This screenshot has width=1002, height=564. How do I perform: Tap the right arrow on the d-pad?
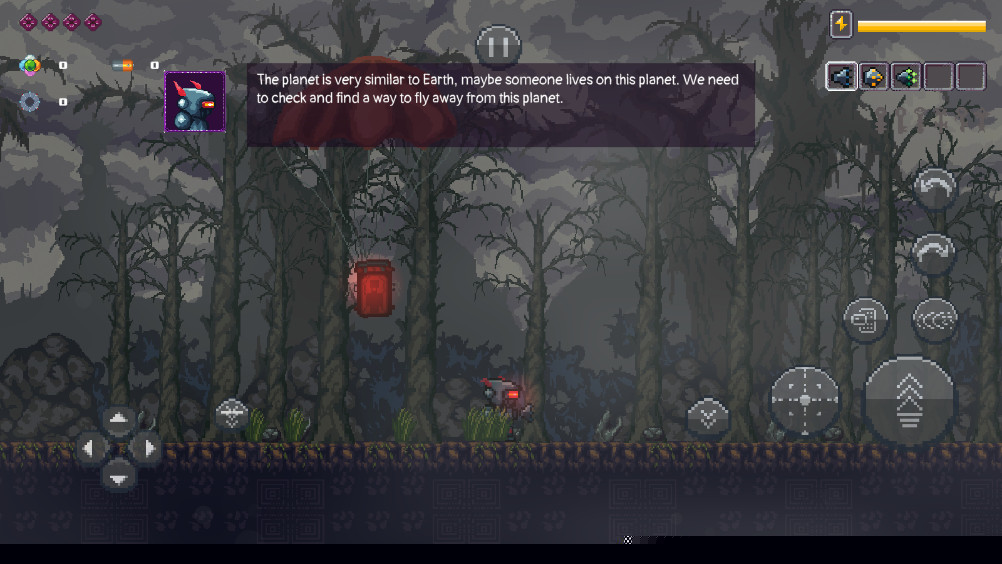pos(147,448)
